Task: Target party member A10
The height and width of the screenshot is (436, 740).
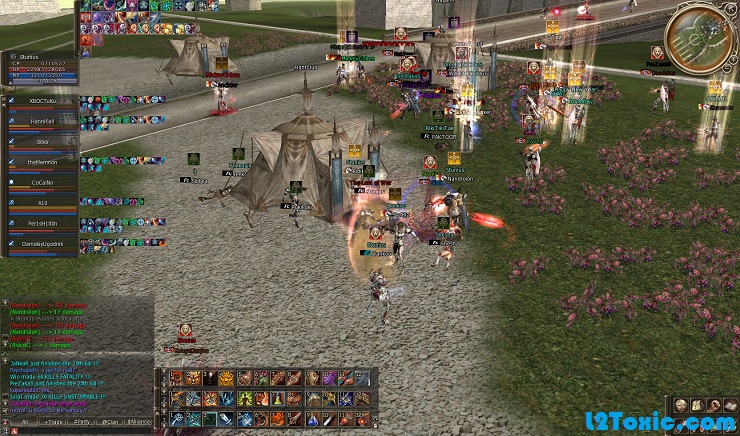Action: pyautogui.click(x=42, y=203)
